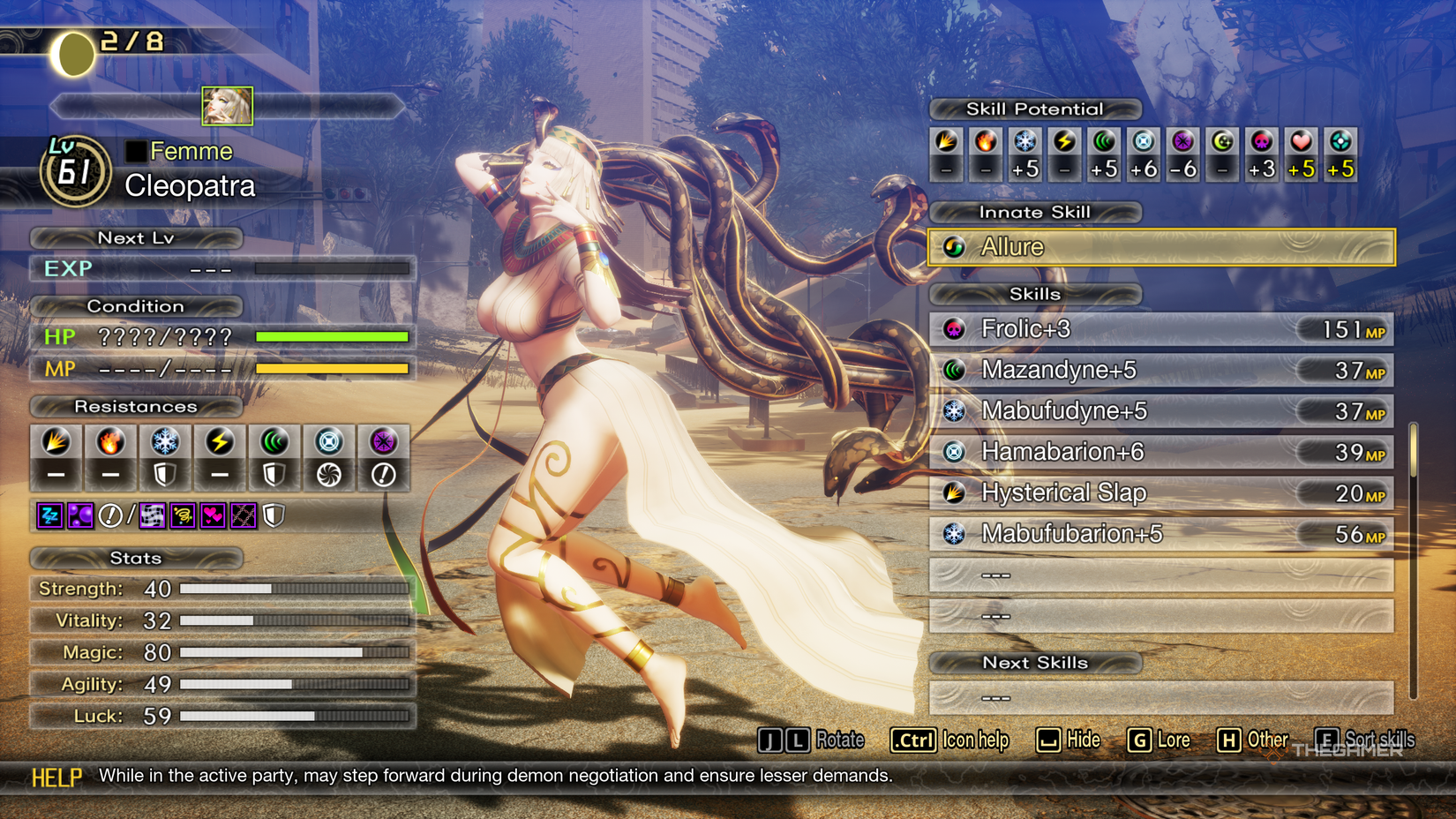Select the Allure innate skill
1456x819 pixels.
(x=1161, y=247)
